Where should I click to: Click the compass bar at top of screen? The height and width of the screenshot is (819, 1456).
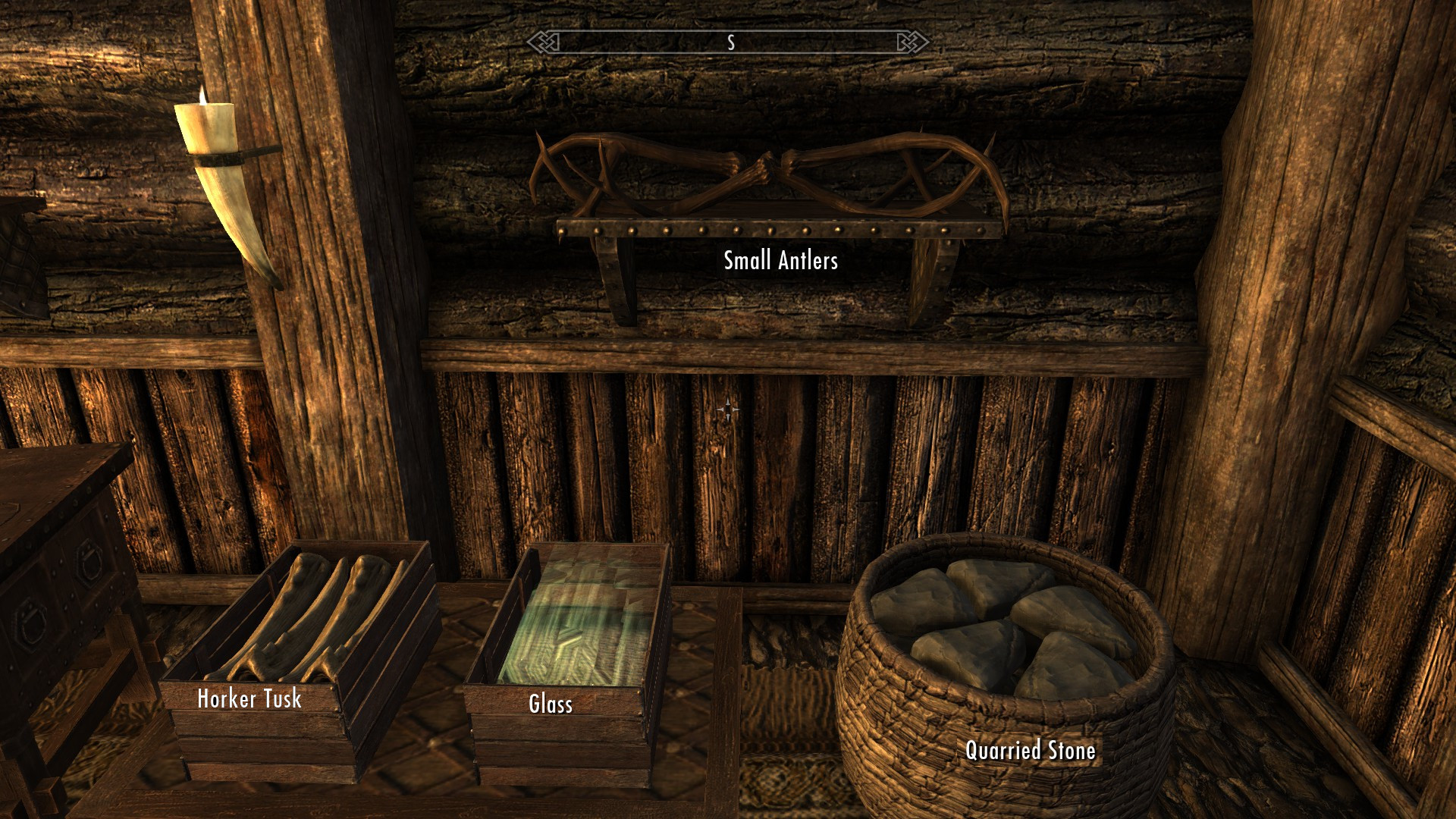728,43
